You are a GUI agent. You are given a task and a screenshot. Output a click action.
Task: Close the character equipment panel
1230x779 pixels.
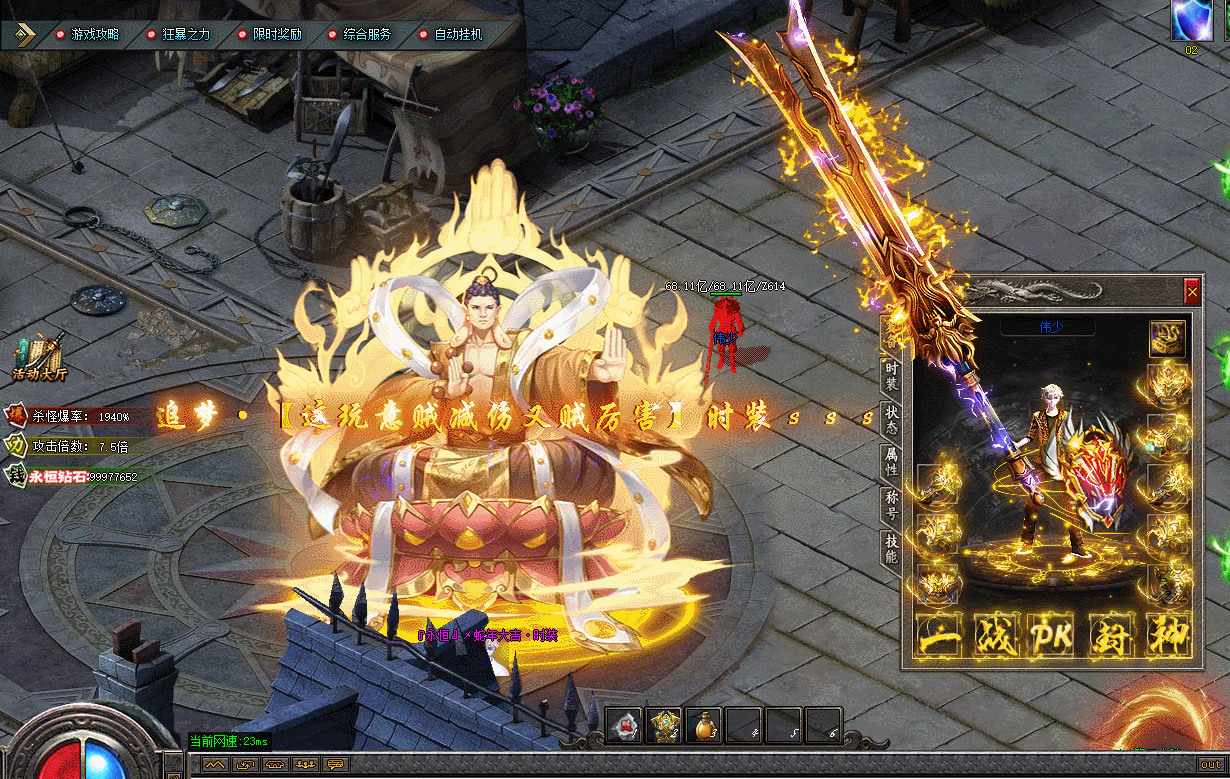[1191, 292]
